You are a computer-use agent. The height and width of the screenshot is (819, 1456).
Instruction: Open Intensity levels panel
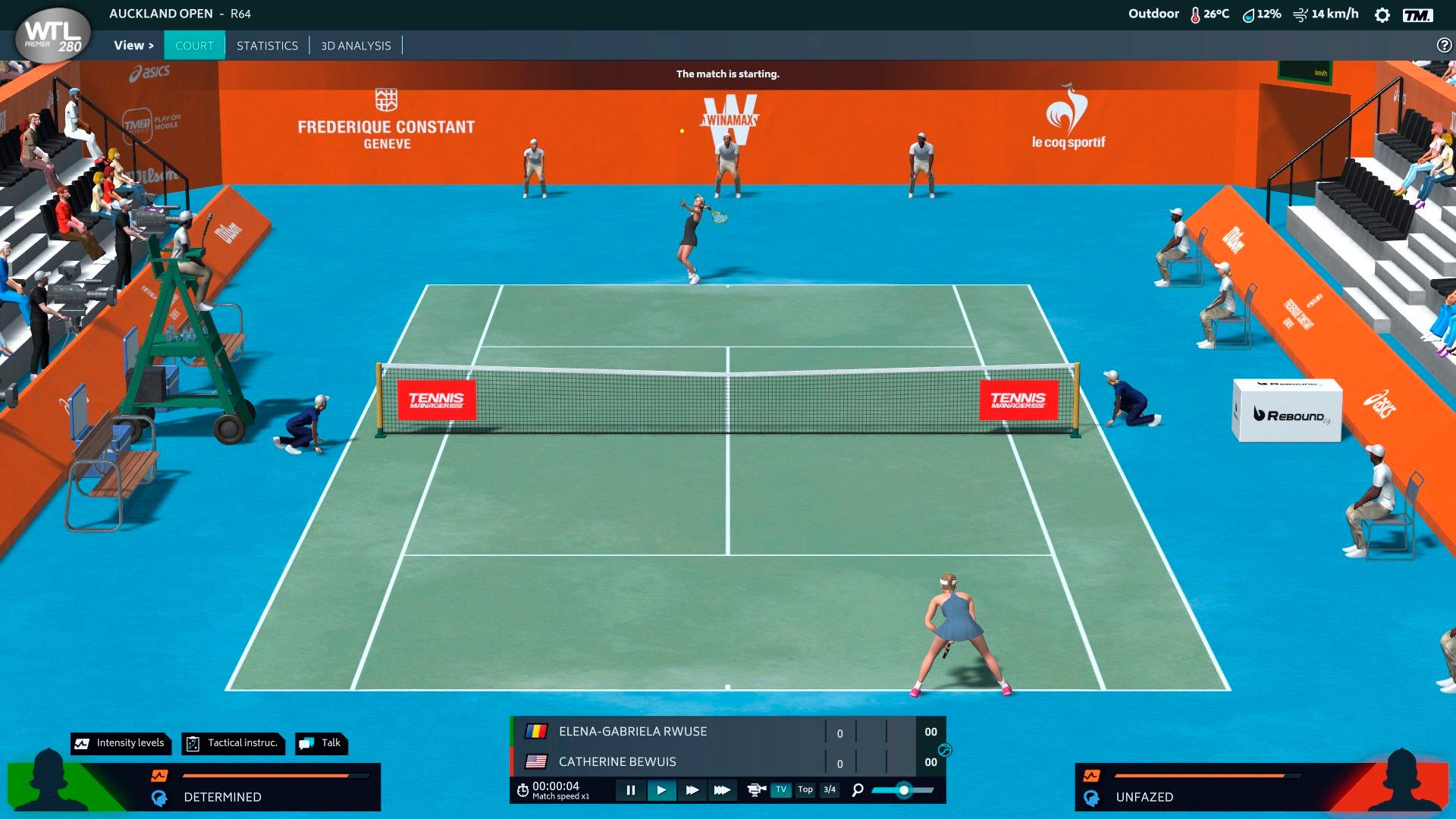(x=121, y=743)
